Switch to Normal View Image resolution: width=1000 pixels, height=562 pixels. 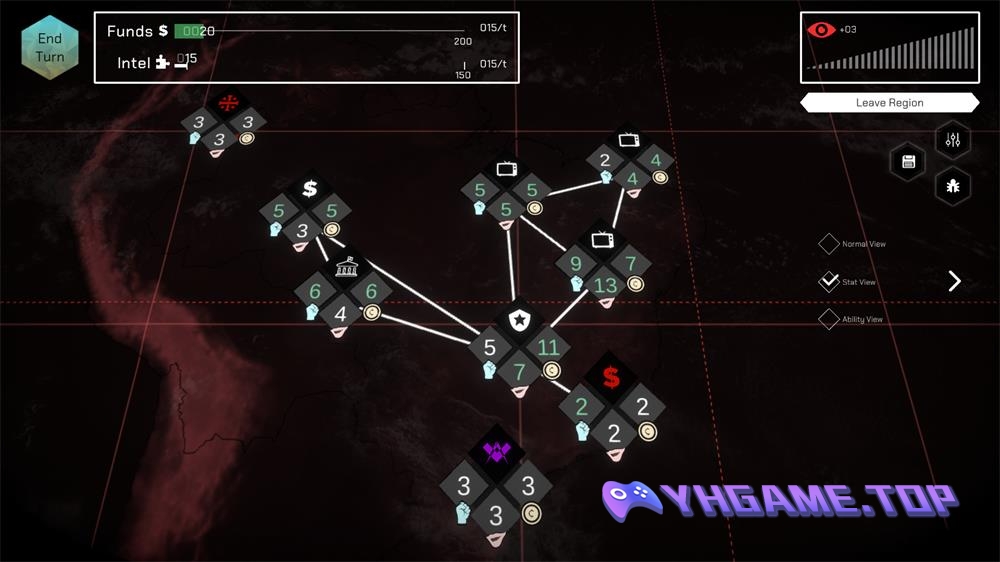(829, 244)
